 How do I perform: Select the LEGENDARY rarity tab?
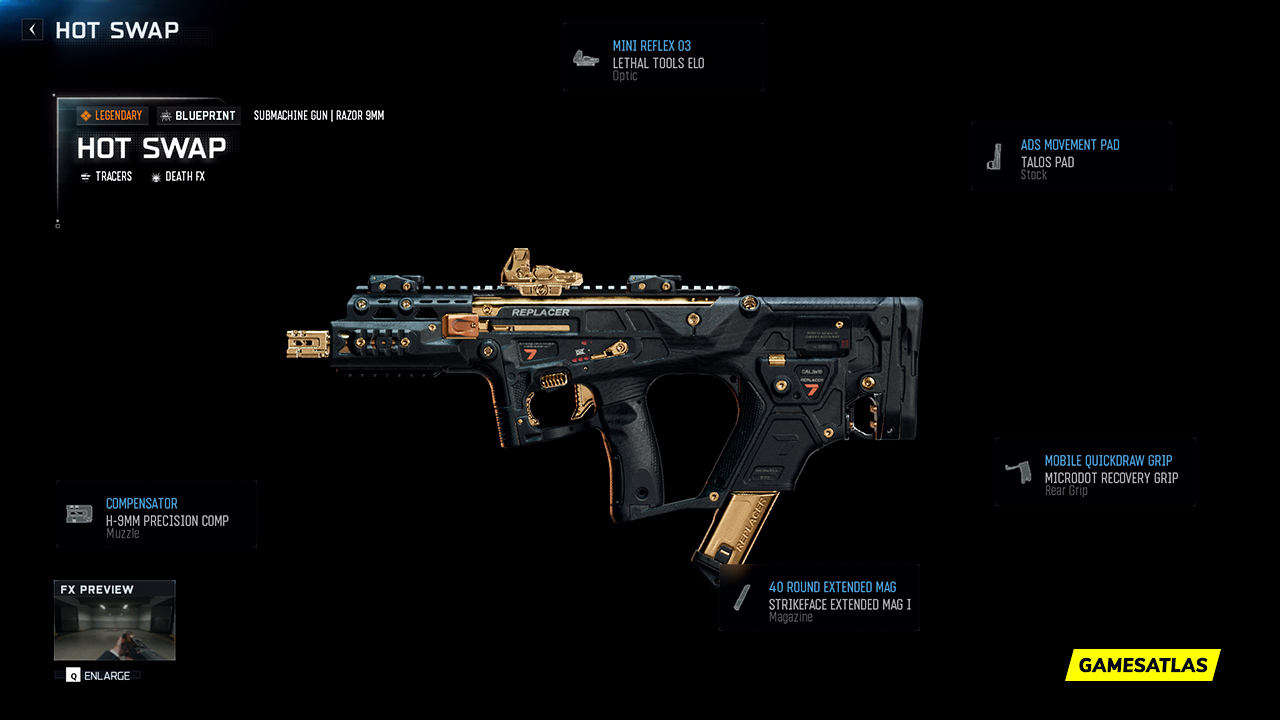[x=112, y=115]
